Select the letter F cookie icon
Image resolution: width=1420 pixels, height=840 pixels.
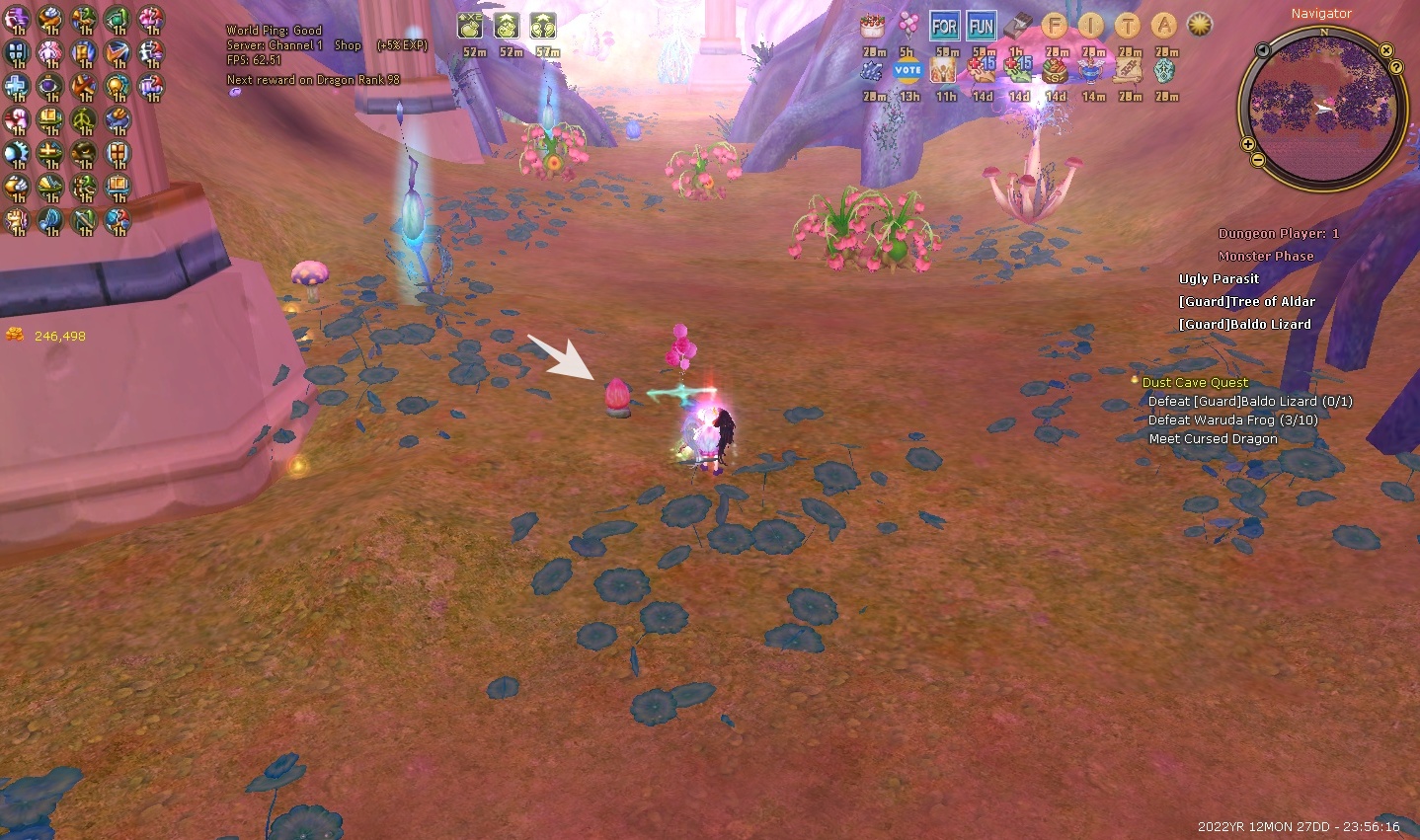coord(1055,26)
